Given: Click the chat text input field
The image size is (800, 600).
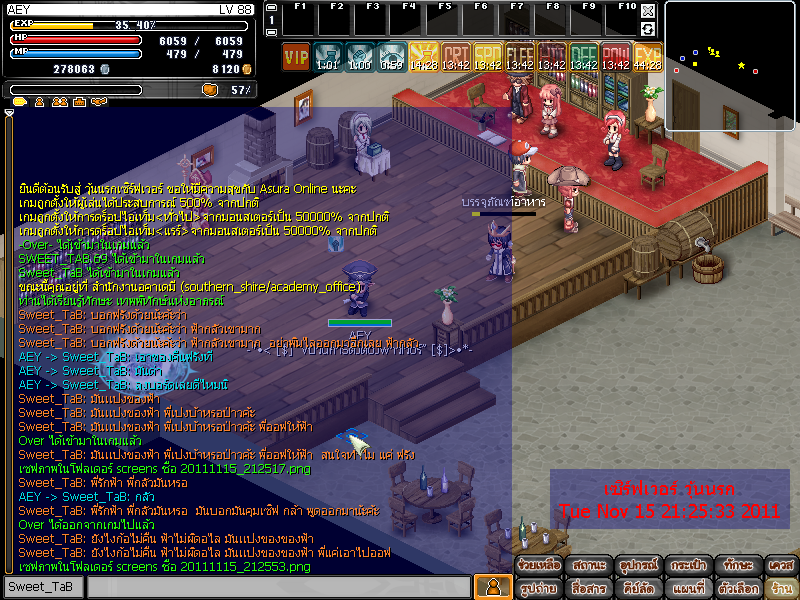Looking at the screenshot, I should point(278,587).
